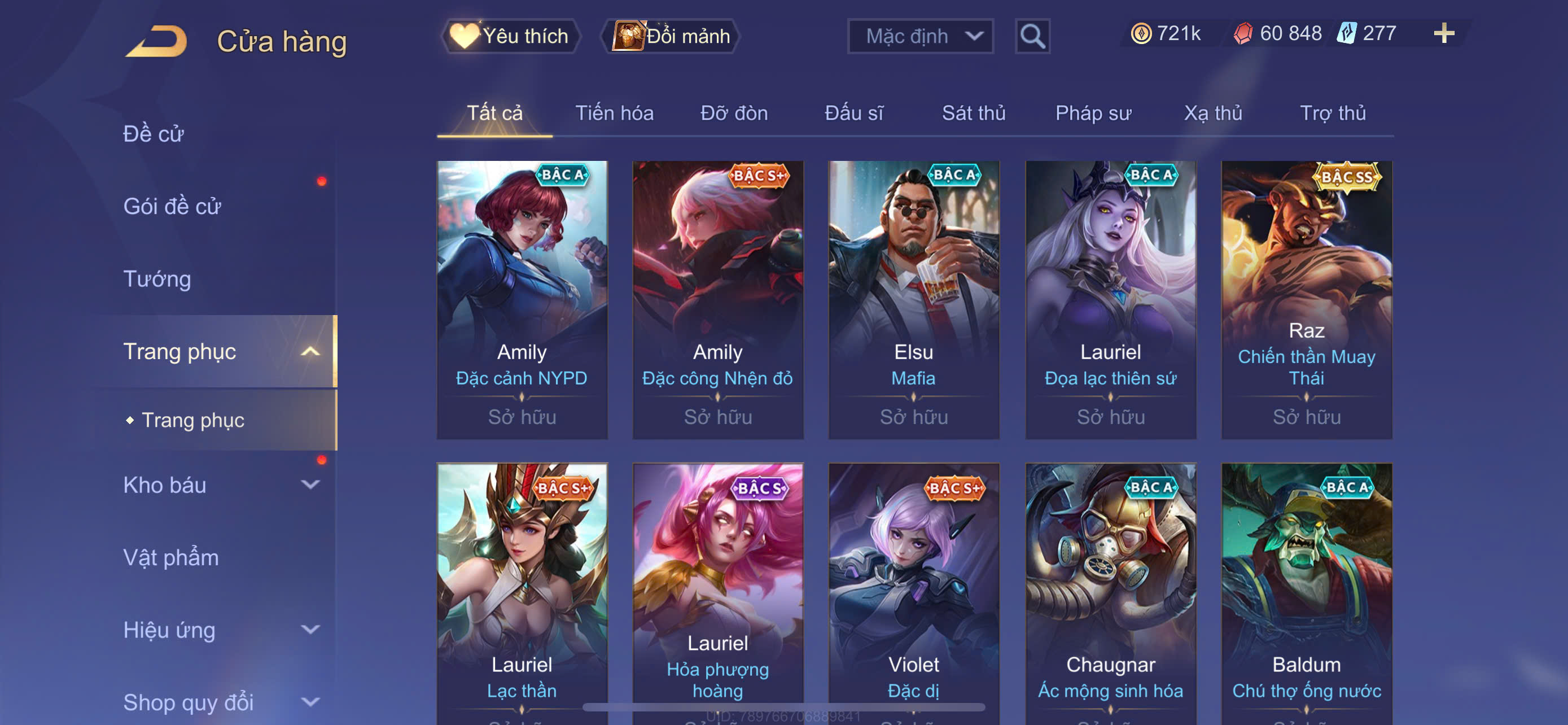Open the Tướng heroes section
1568x725 pixels.
[157, 279]
